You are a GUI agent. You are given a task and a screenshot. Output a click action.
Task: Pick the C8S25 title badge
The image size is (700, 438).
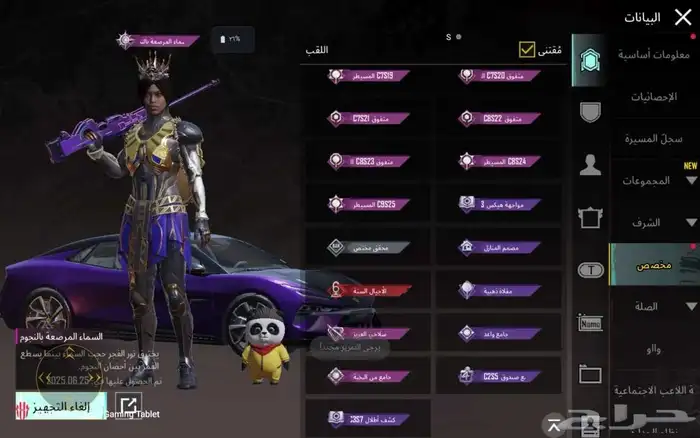pos(368,204)
